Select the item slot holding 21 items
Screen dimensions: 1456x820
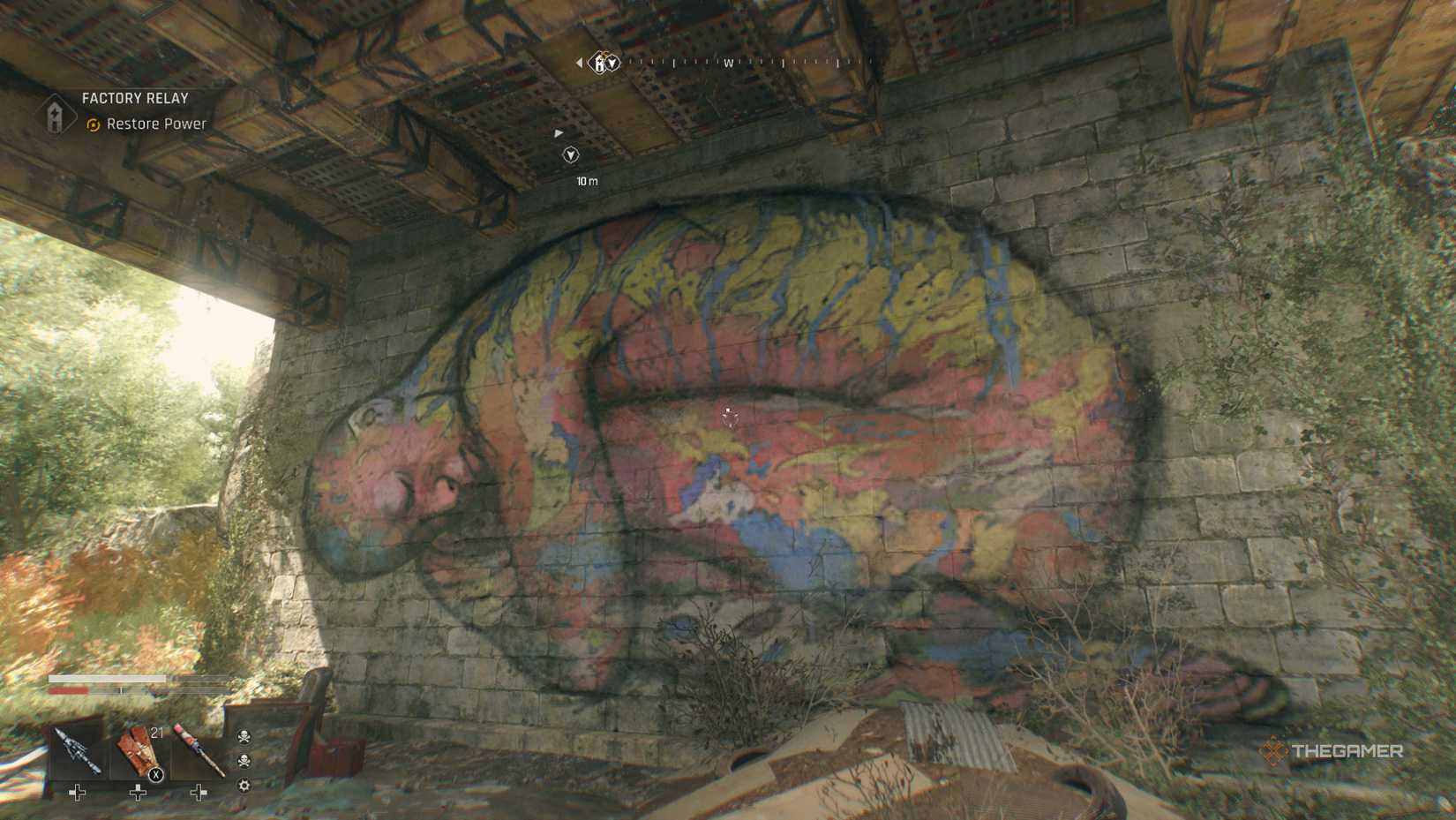pos(139,753)
